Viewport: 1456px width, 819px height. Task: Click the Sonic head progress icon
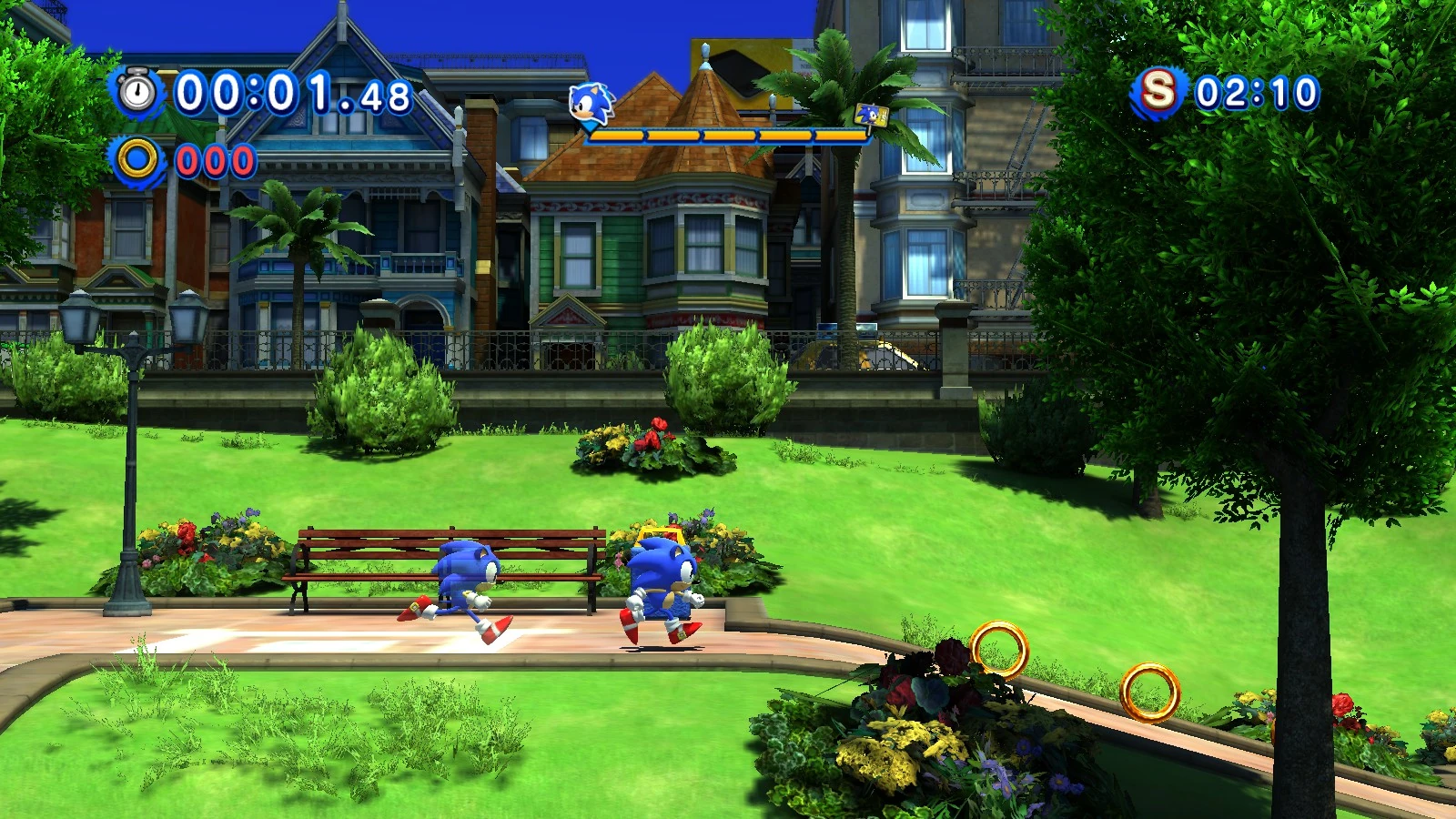pos(591,105)
